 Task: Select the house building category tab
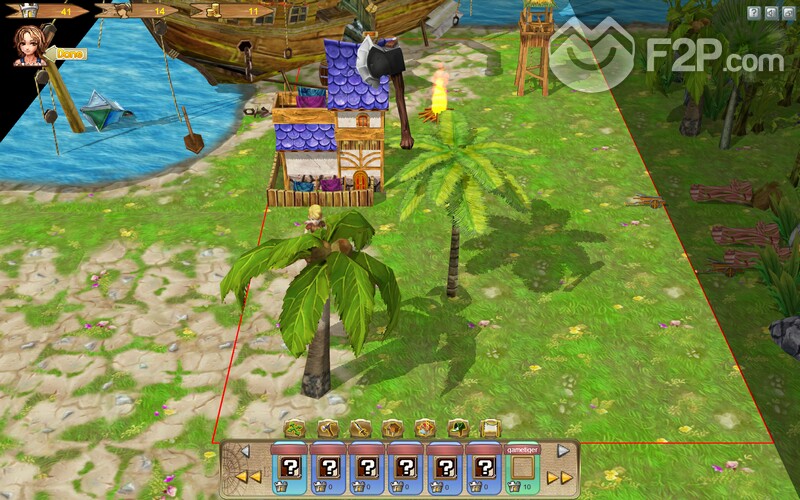(x=392, y=429)
